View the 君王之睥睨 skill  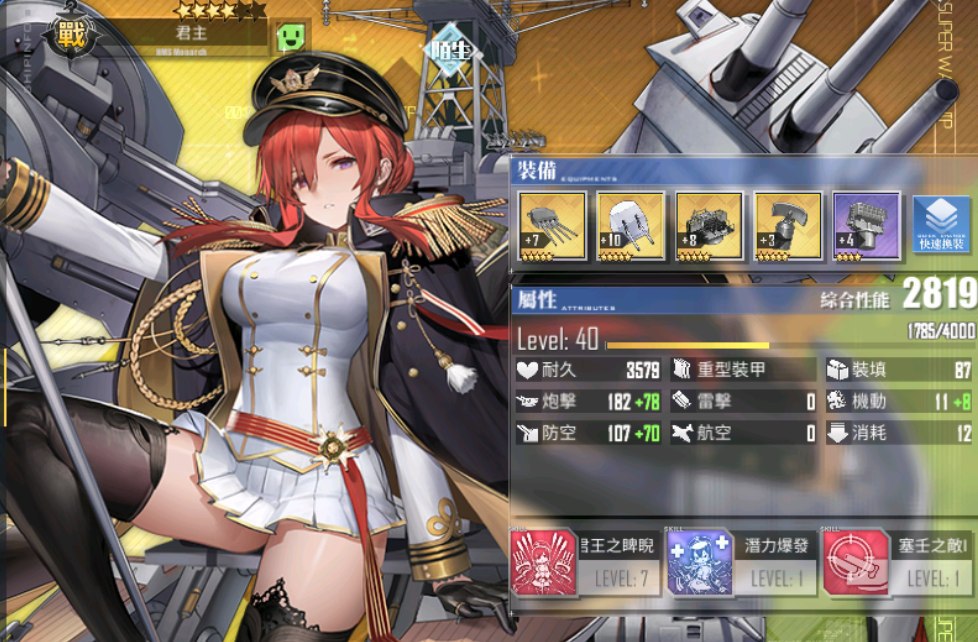pyautogui.click(x=582, y=563)
